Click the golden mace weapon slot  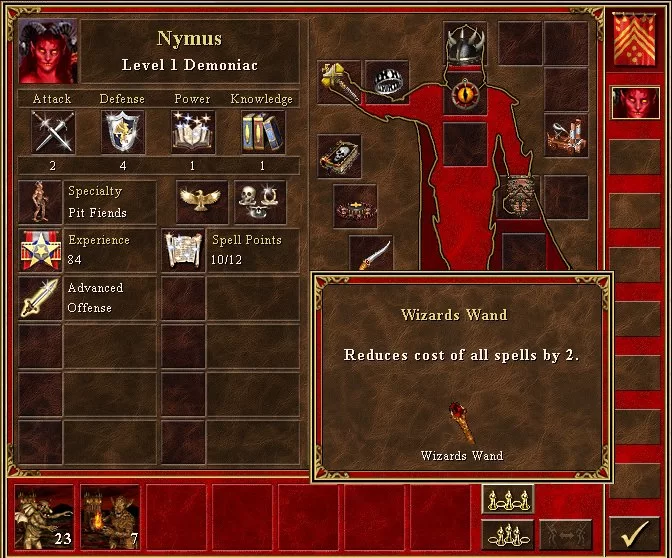[x=338, y=81]
